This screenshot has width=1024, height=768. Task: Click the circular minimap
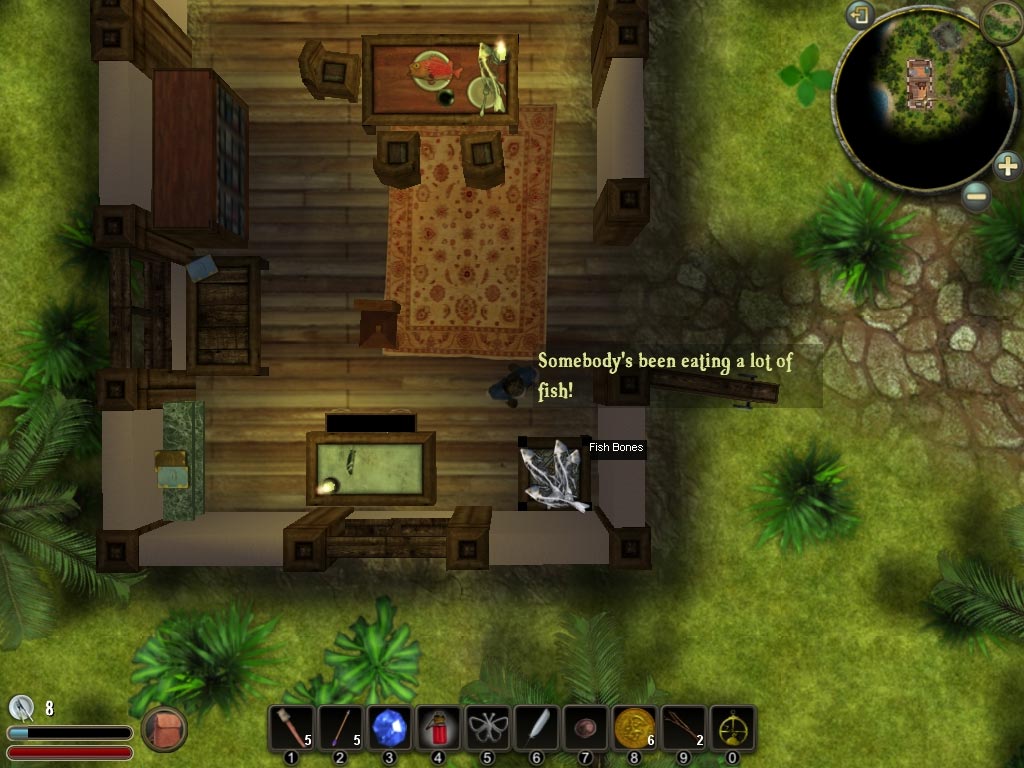point(921,100)
